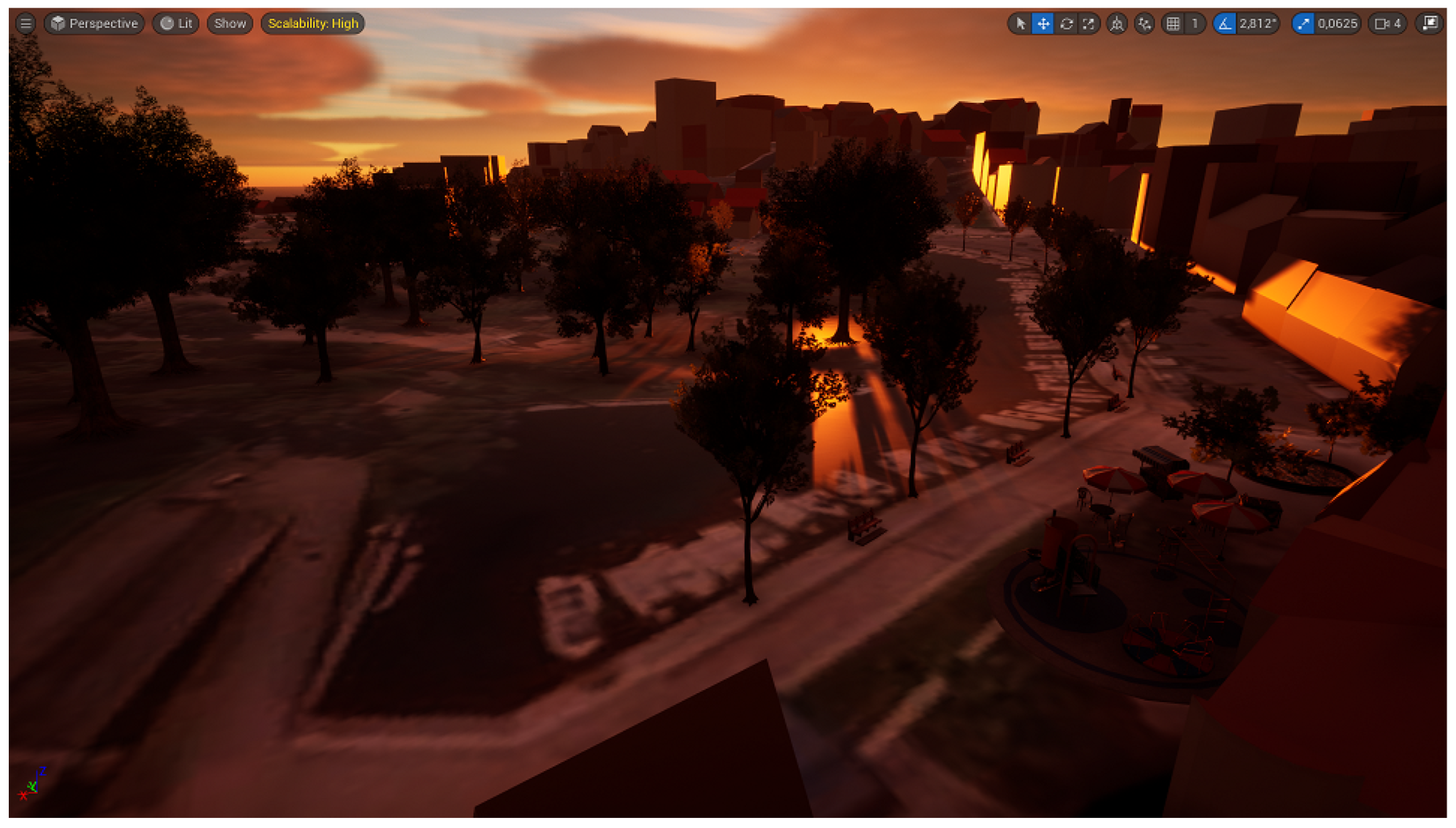Open the 2,812° rotation snap dropdown
Image resolution: width=1456 pixels, height=828 pixels.
1257,24
